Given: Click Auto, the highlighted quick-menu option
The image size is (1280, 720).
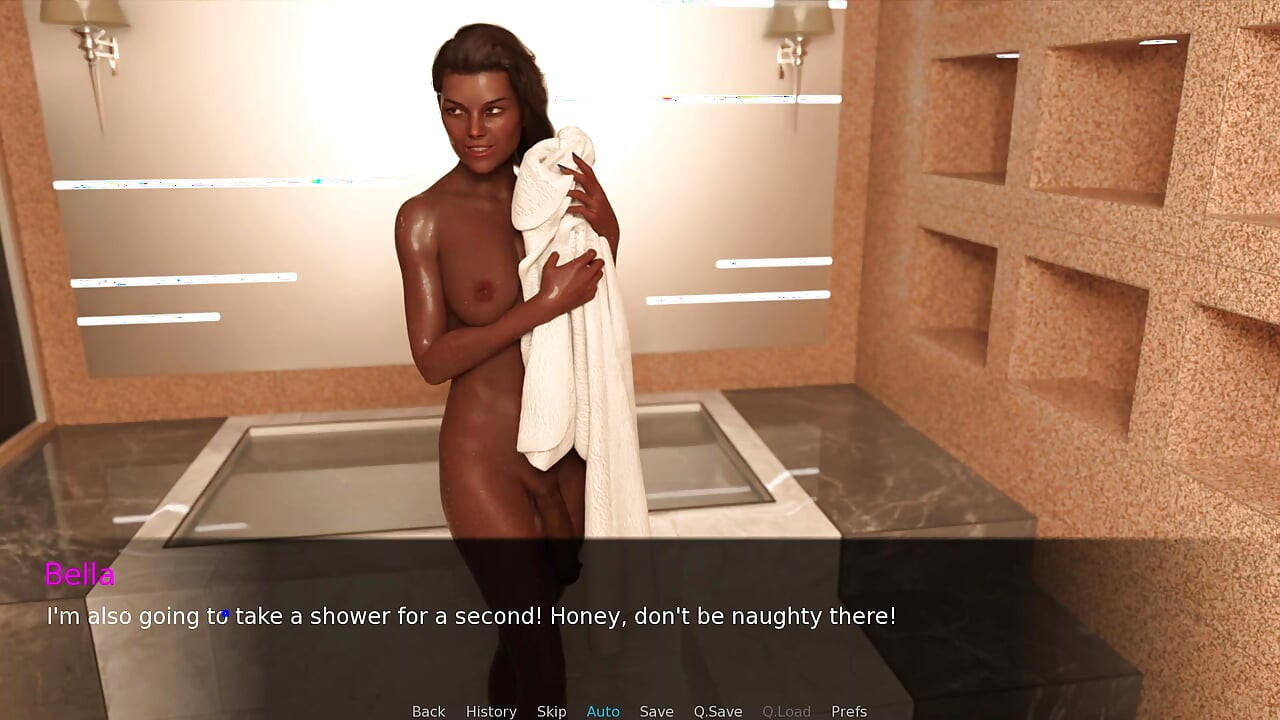Looking at the screenshot, I should click(603, 710).
